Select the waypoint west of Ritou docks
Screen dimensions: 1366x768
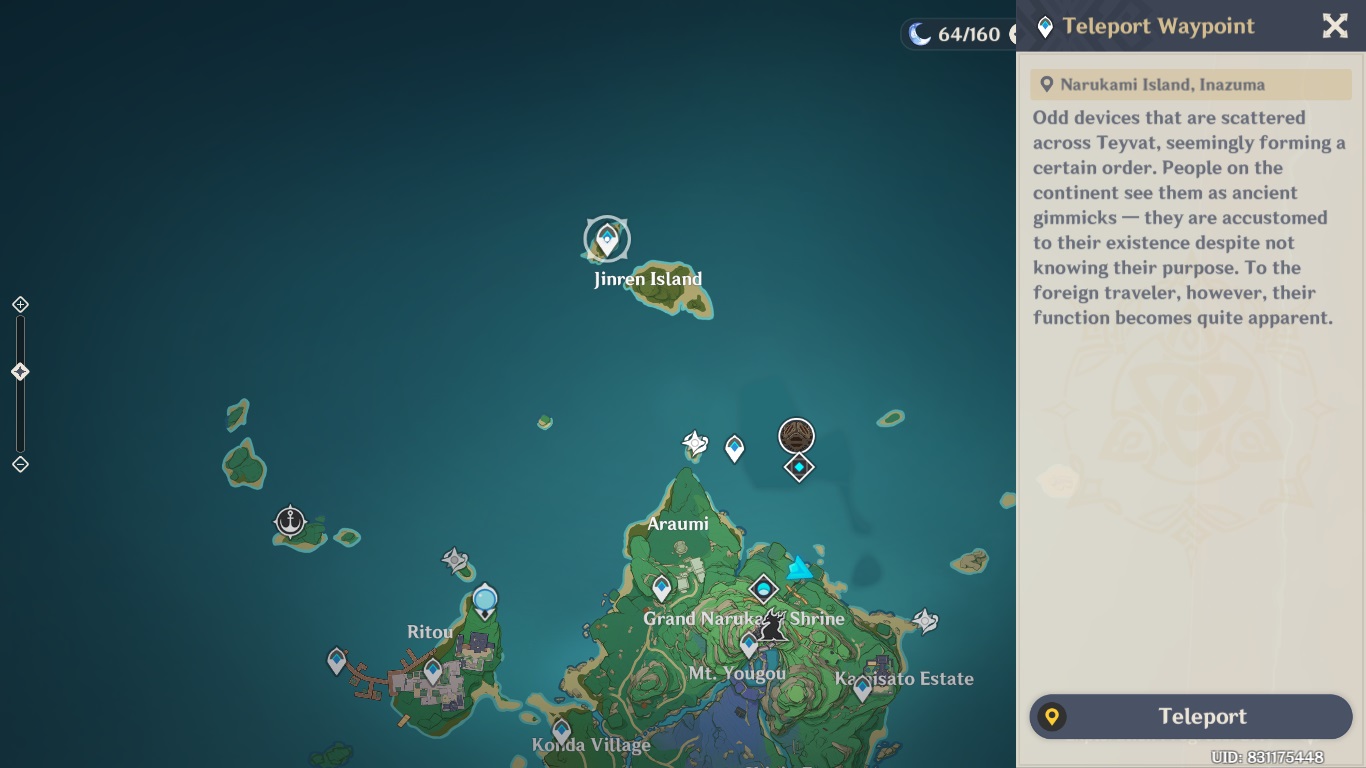(x=337, y=660)
